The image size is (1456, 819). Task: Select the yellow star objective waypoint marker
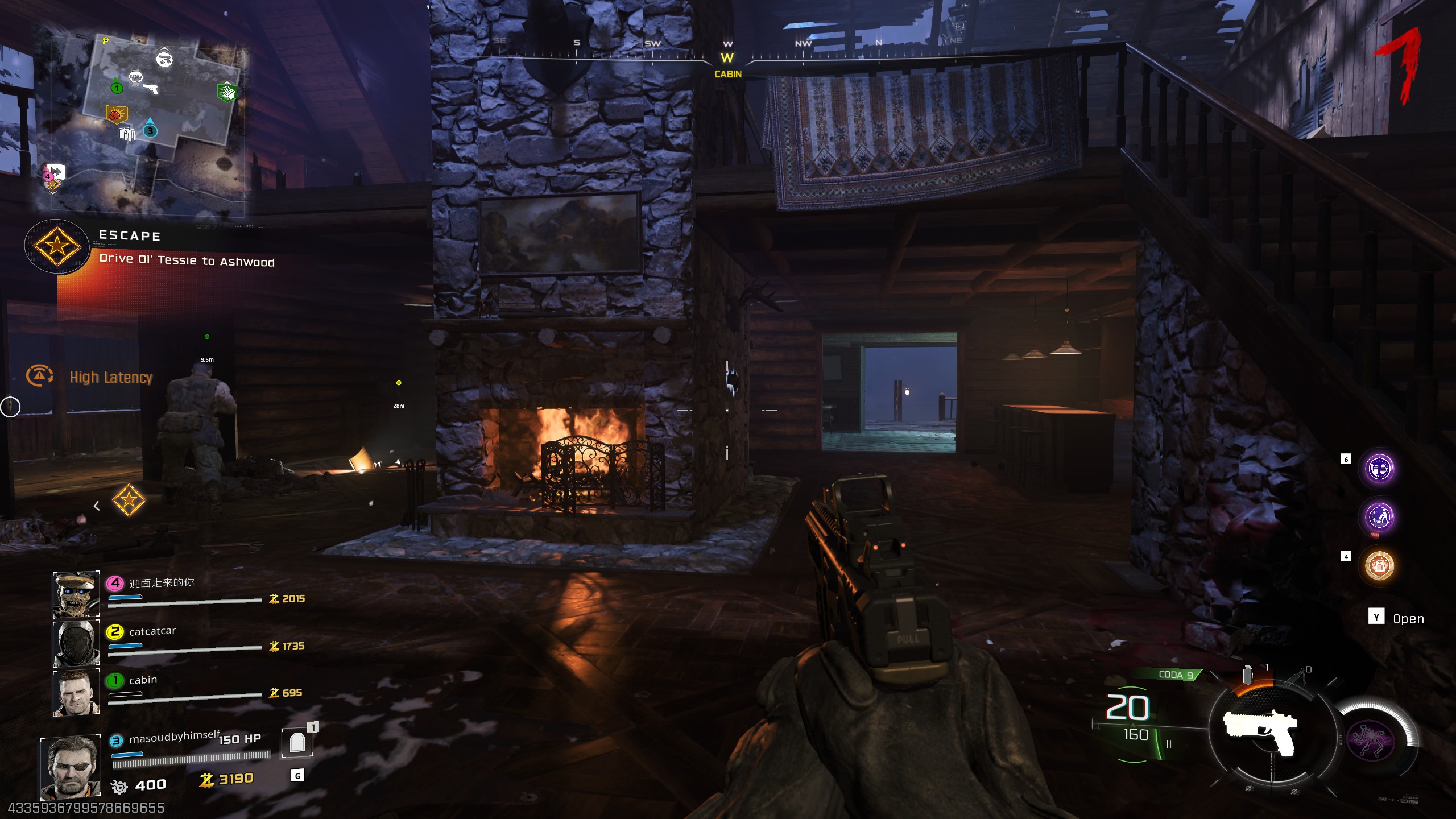[129, 500]
